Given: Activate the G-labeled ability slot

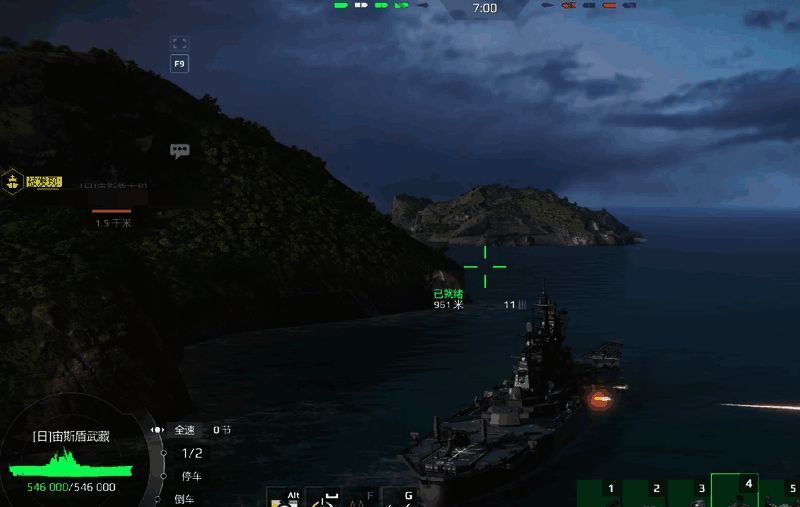Looking at the screenshot, I should (402, 498).
